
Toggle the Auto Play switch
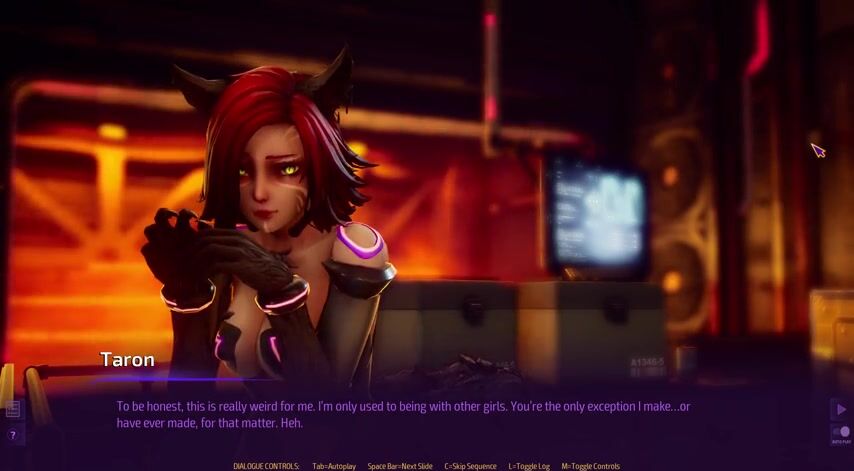[841, 433]
